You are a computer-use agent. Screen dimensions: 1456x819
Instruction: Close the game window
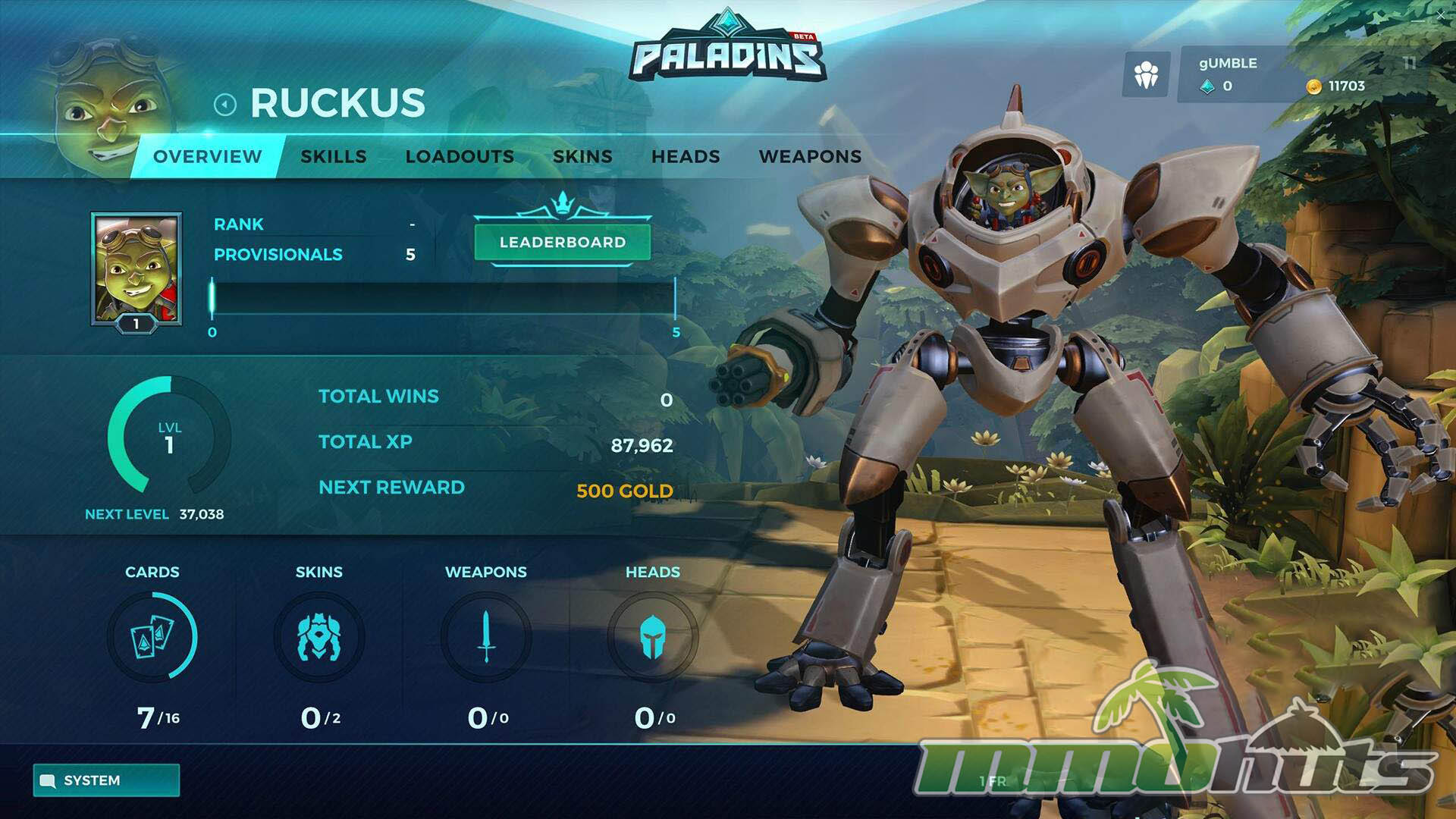point(1440,14)
